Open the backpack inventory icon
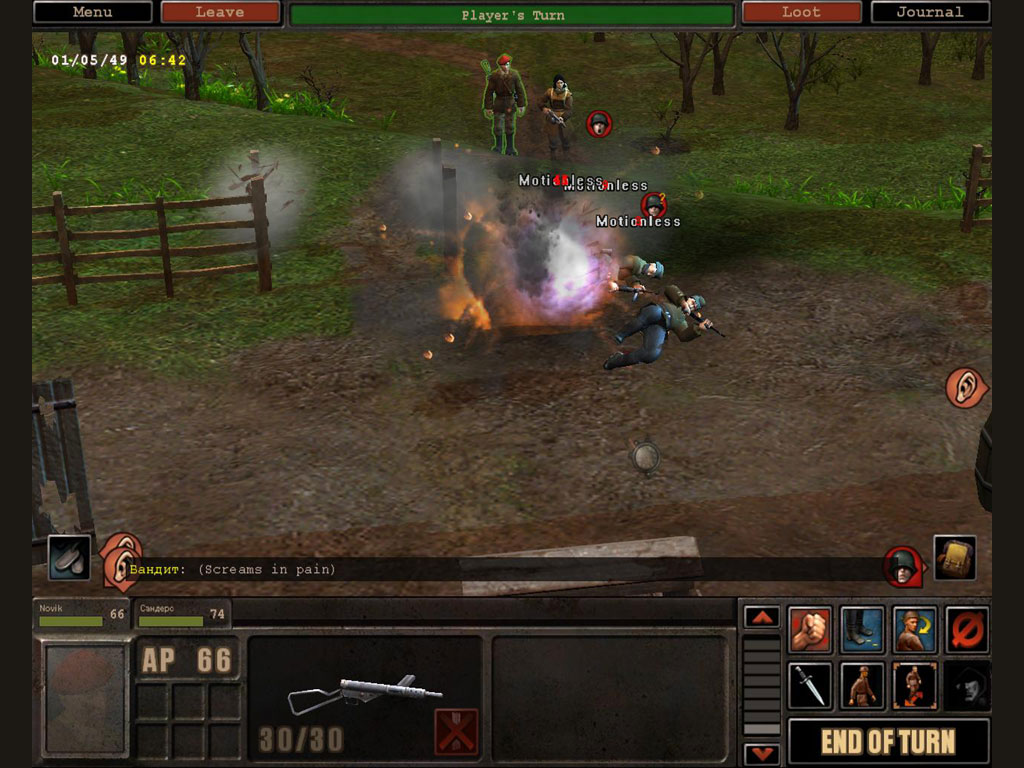This screenshot has height=768, width=1024. tap(954, 557)
